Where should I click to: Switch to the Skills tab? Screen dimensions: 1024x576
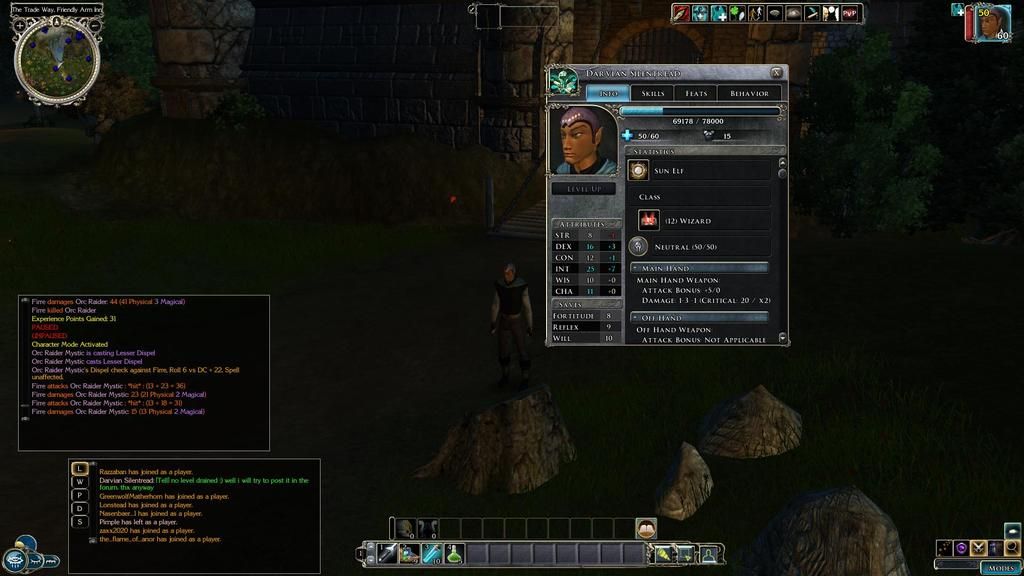pos(653,93)
